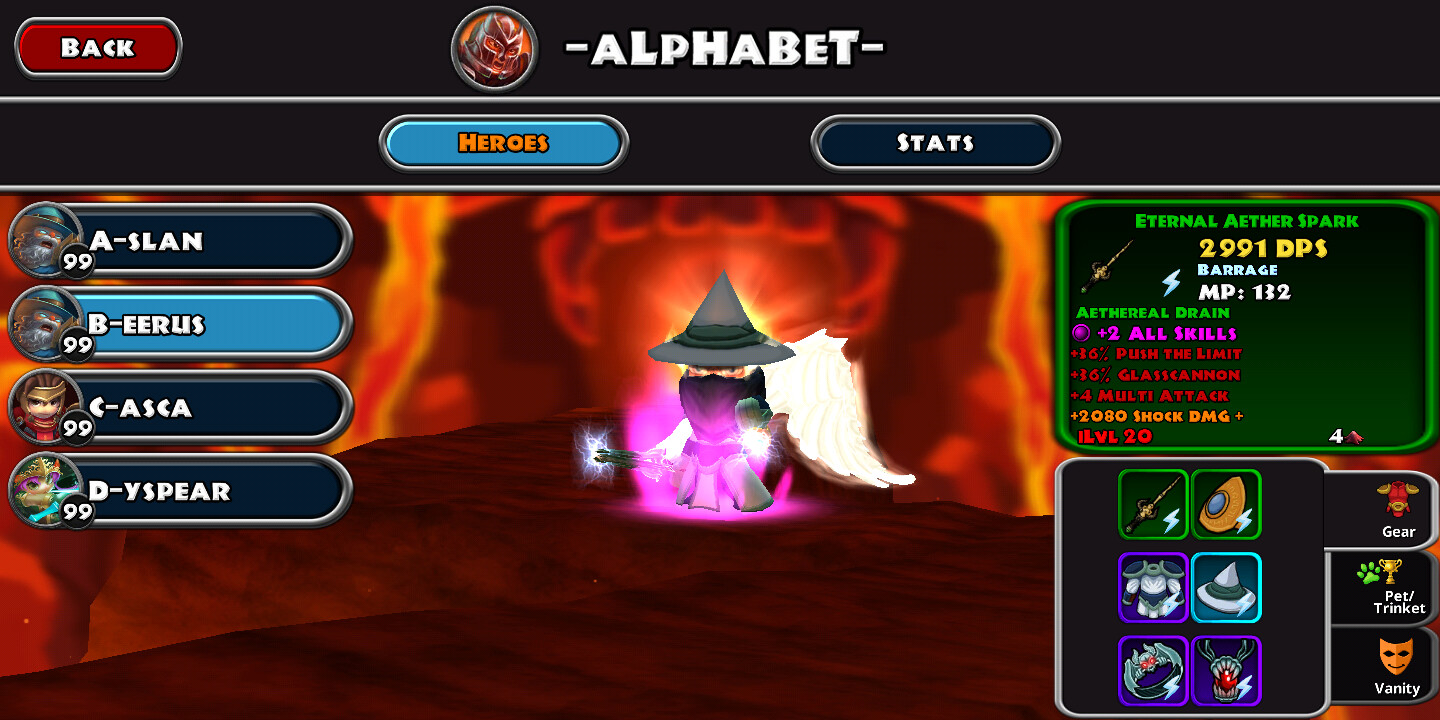This screenshot has height=720, width=1440.
Task: Inspect the equipped wand weapon slot
Action: [x=1153, y=505]
